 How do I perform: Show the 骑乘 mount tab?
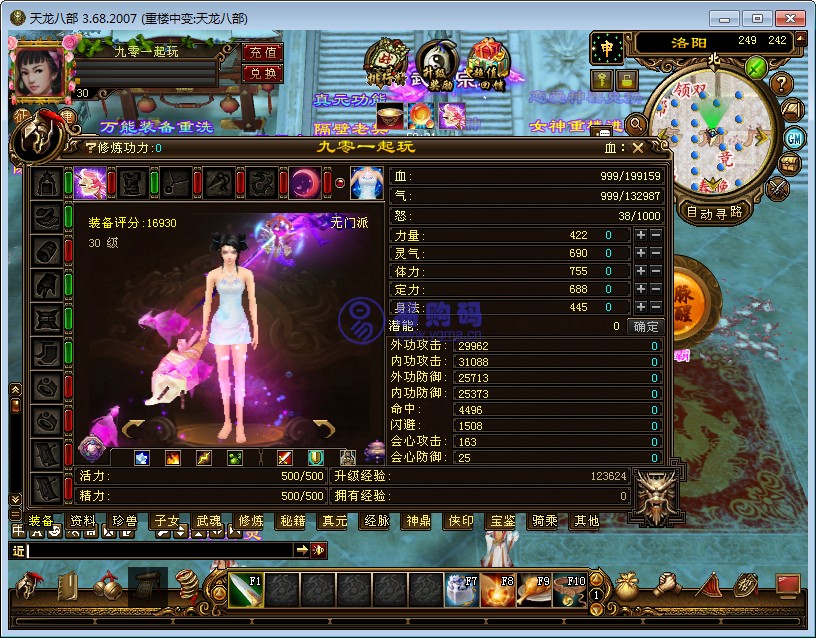point(544,521)
